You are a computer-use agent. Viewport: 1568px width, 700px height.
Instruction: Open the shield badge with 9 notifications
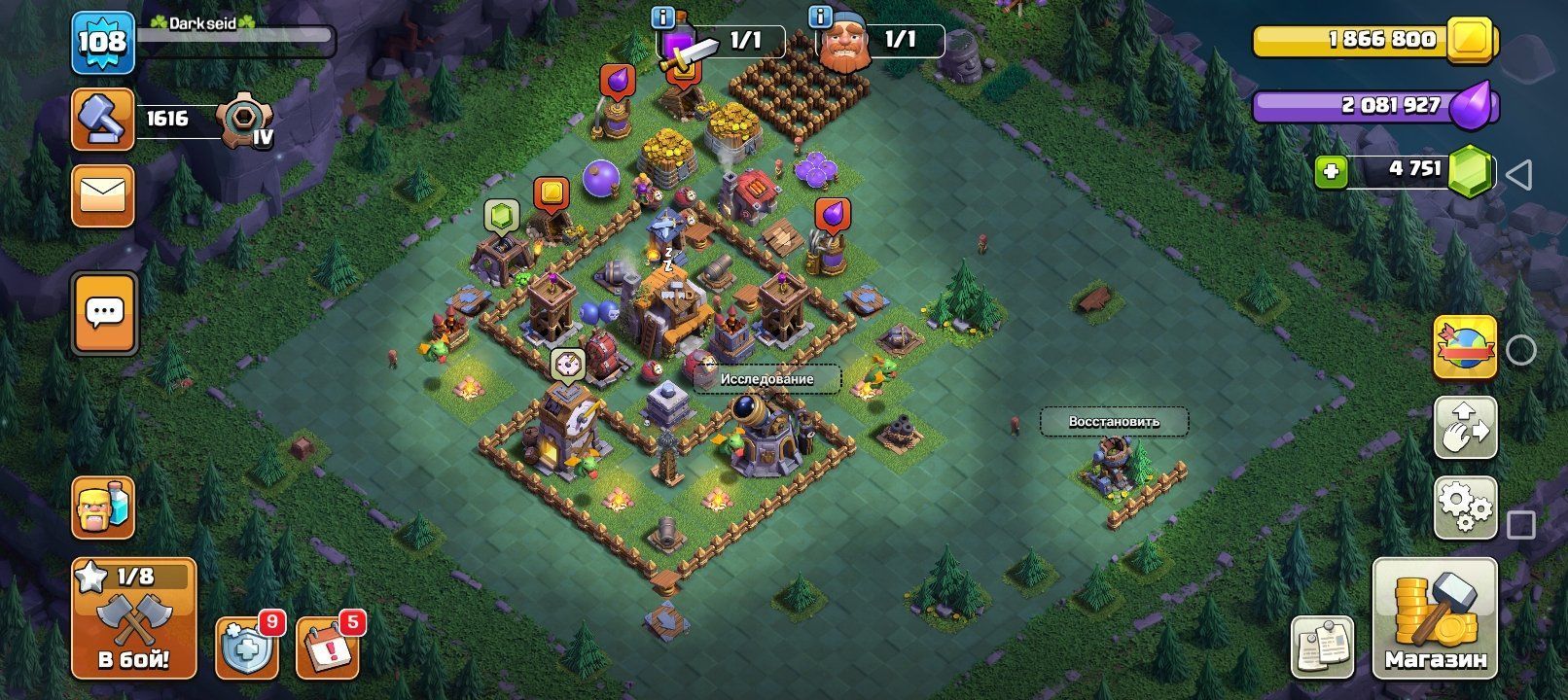click(245, 647)
